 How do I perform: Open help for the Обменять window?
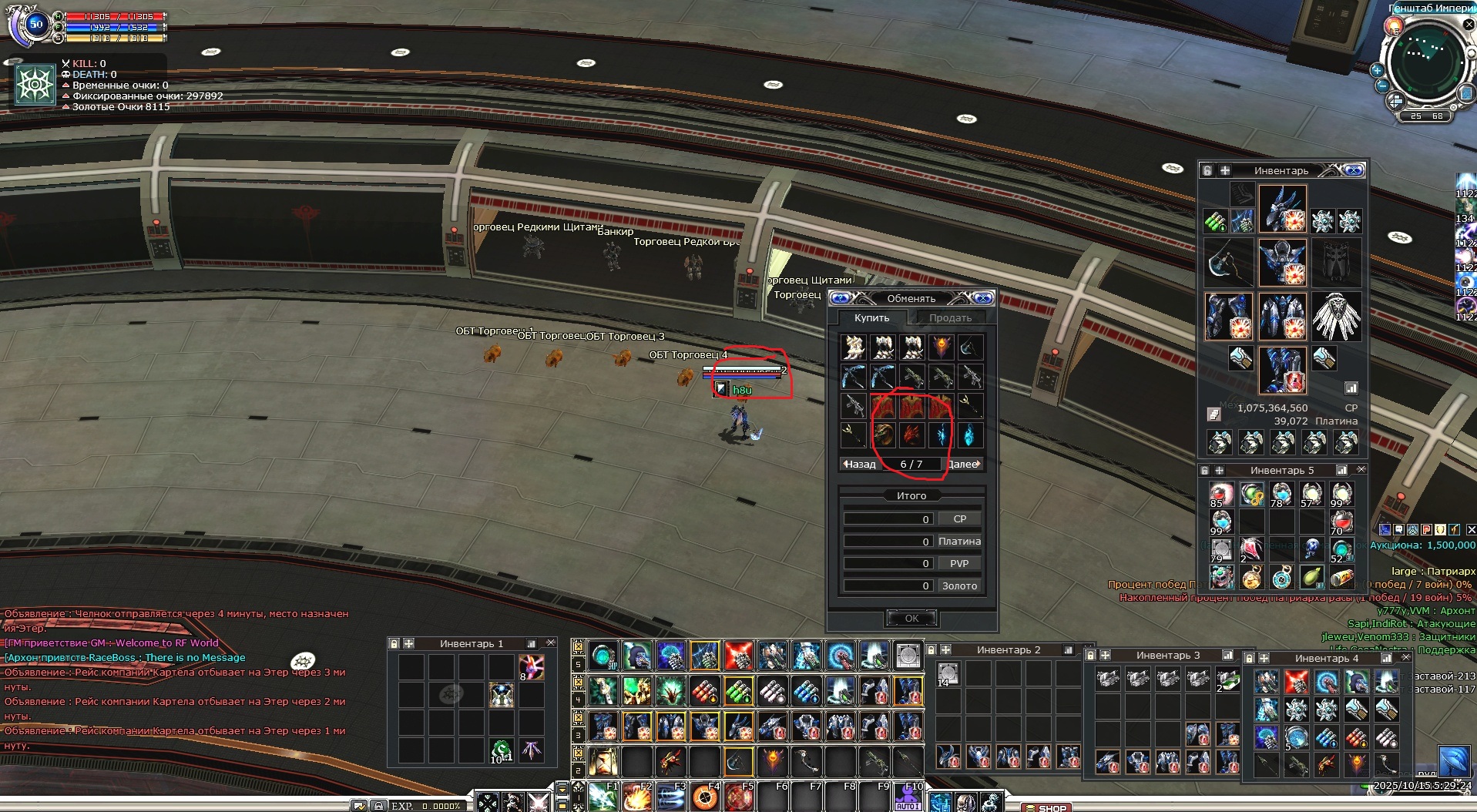(840, 298)
